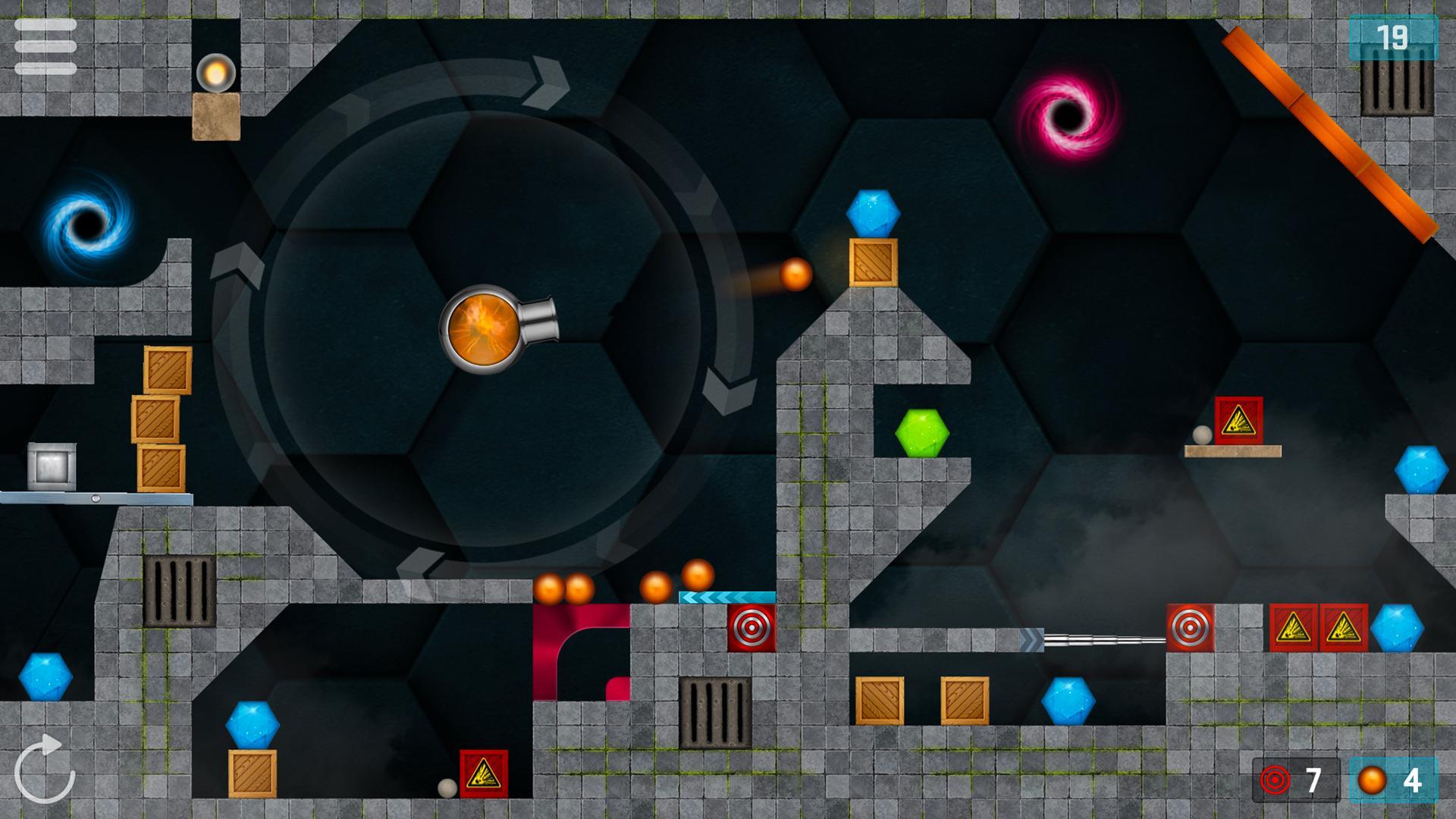Click the blue gem above the wooden crate
This screenshot has height=819, width=1456.
coord(872,214)
